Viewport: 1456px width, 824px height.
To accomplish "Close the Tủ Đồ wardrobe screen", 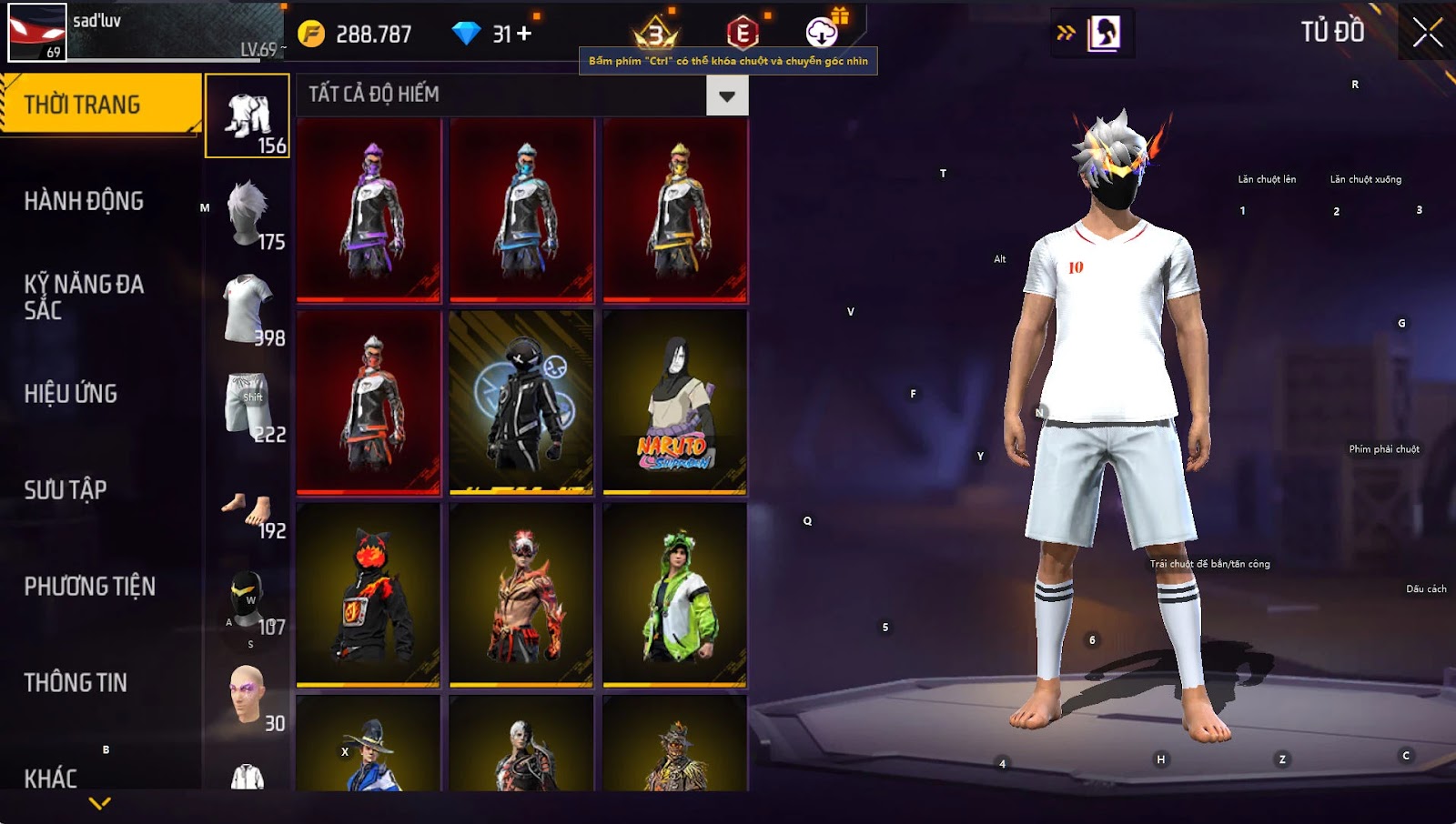I will pyautogui.click(x=1427, y=33).
